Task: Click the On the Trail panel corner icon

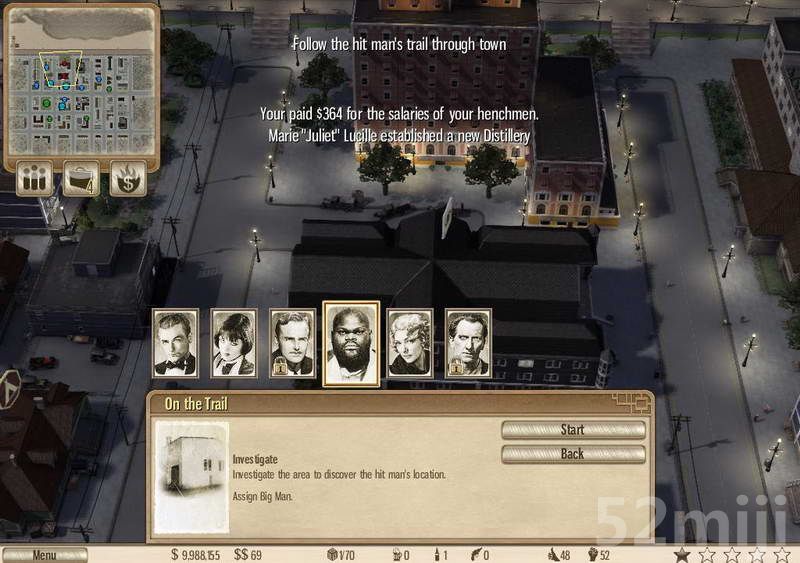Action: pyautogui.click(x=634, y=402)
